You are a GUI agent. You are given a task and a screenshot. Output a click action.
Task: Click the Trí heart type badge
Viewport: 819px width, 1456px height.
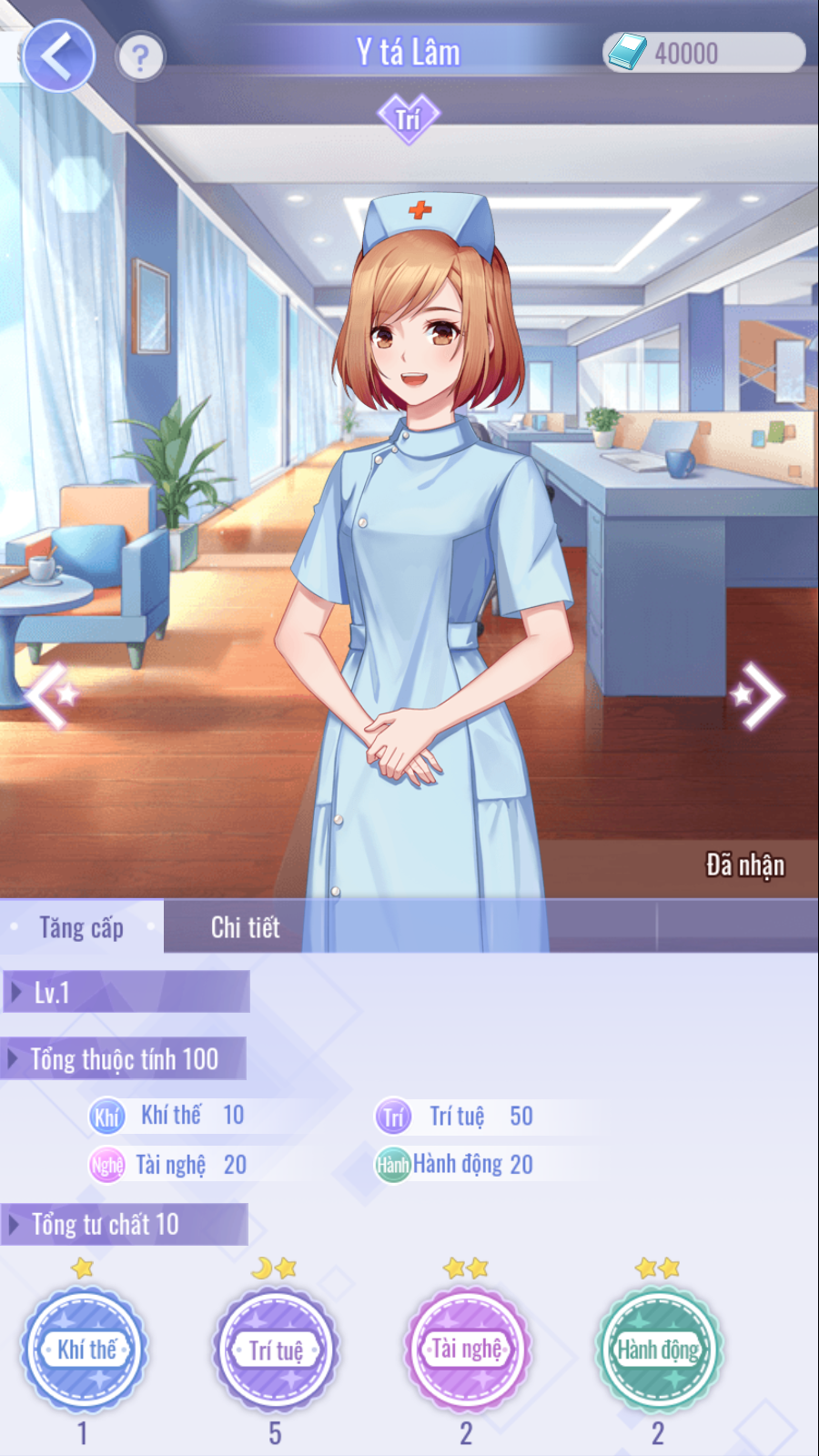409,118
